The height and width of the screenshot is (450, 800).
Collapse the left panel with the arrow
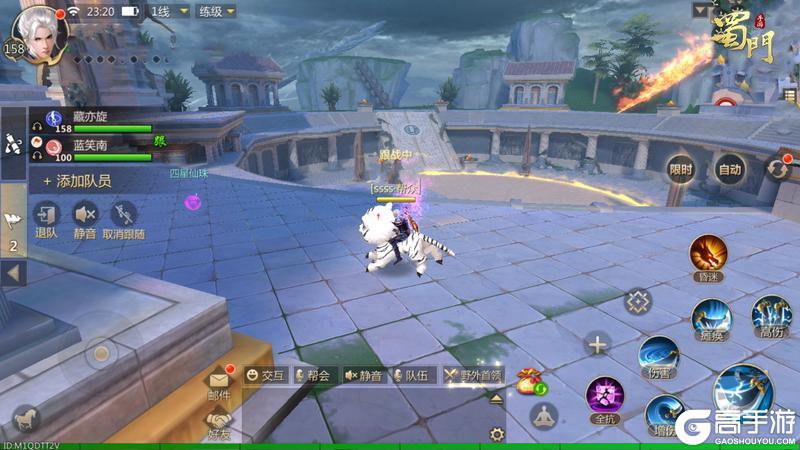pyautogui.click(x=13, y=272)
